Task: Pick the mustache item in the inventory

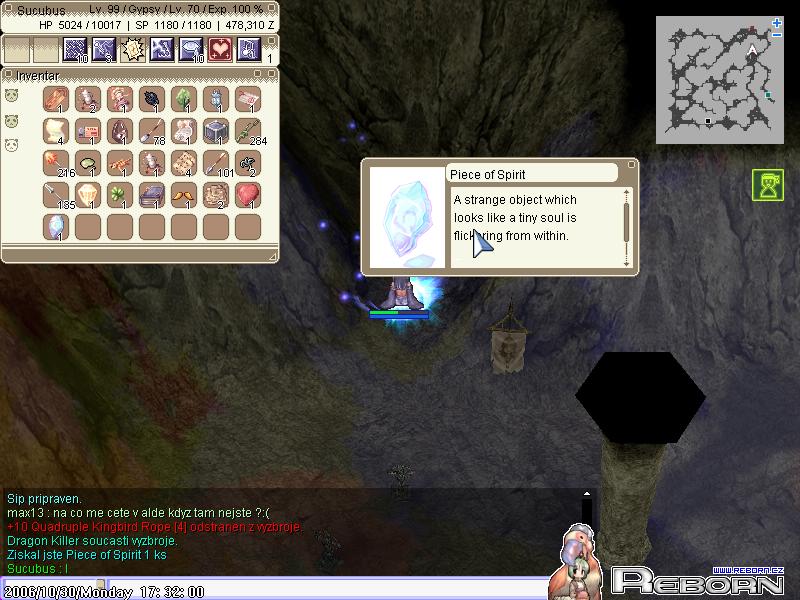Action: click(x=184, y=194)
